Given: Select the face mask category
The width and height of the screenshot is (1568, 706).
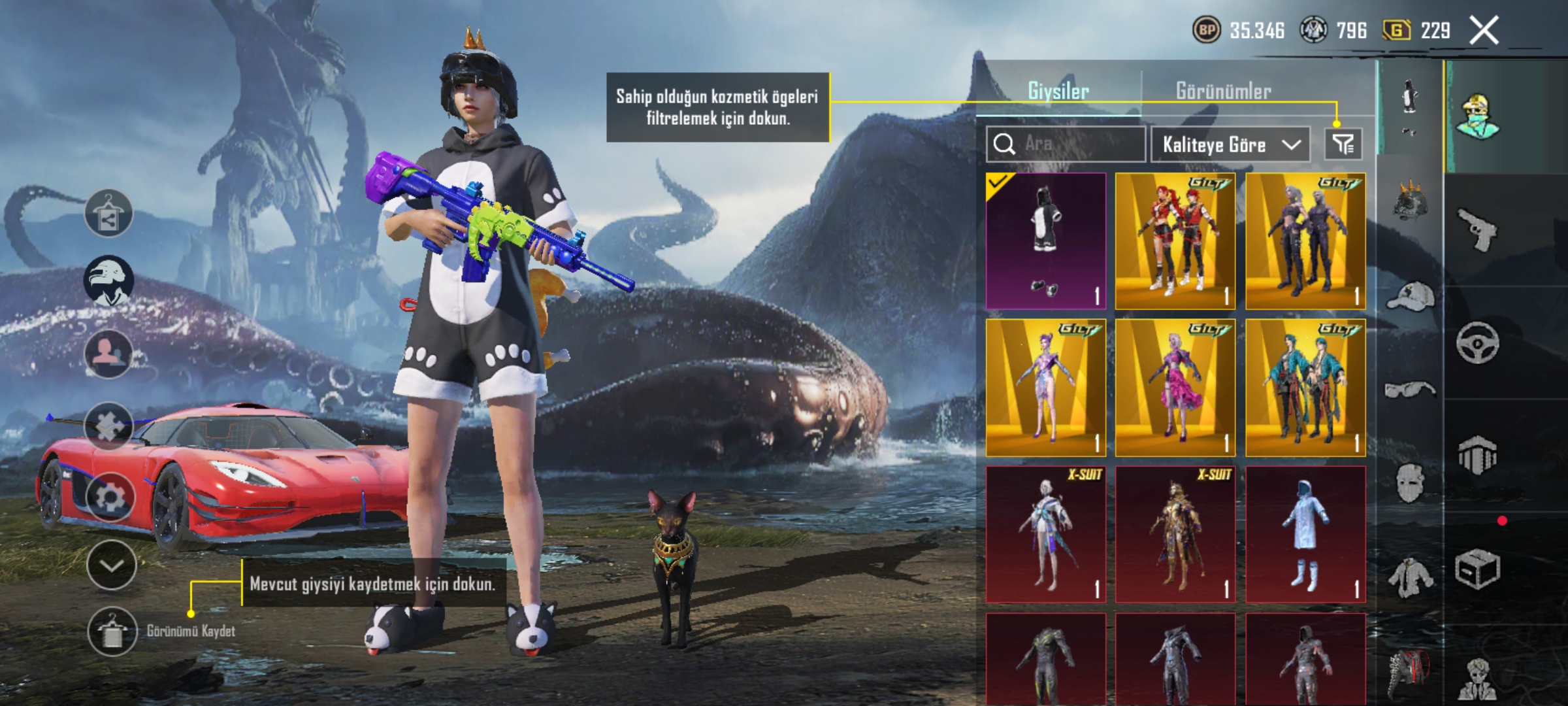Looking at the screenshot, I should pos(1410,484).
